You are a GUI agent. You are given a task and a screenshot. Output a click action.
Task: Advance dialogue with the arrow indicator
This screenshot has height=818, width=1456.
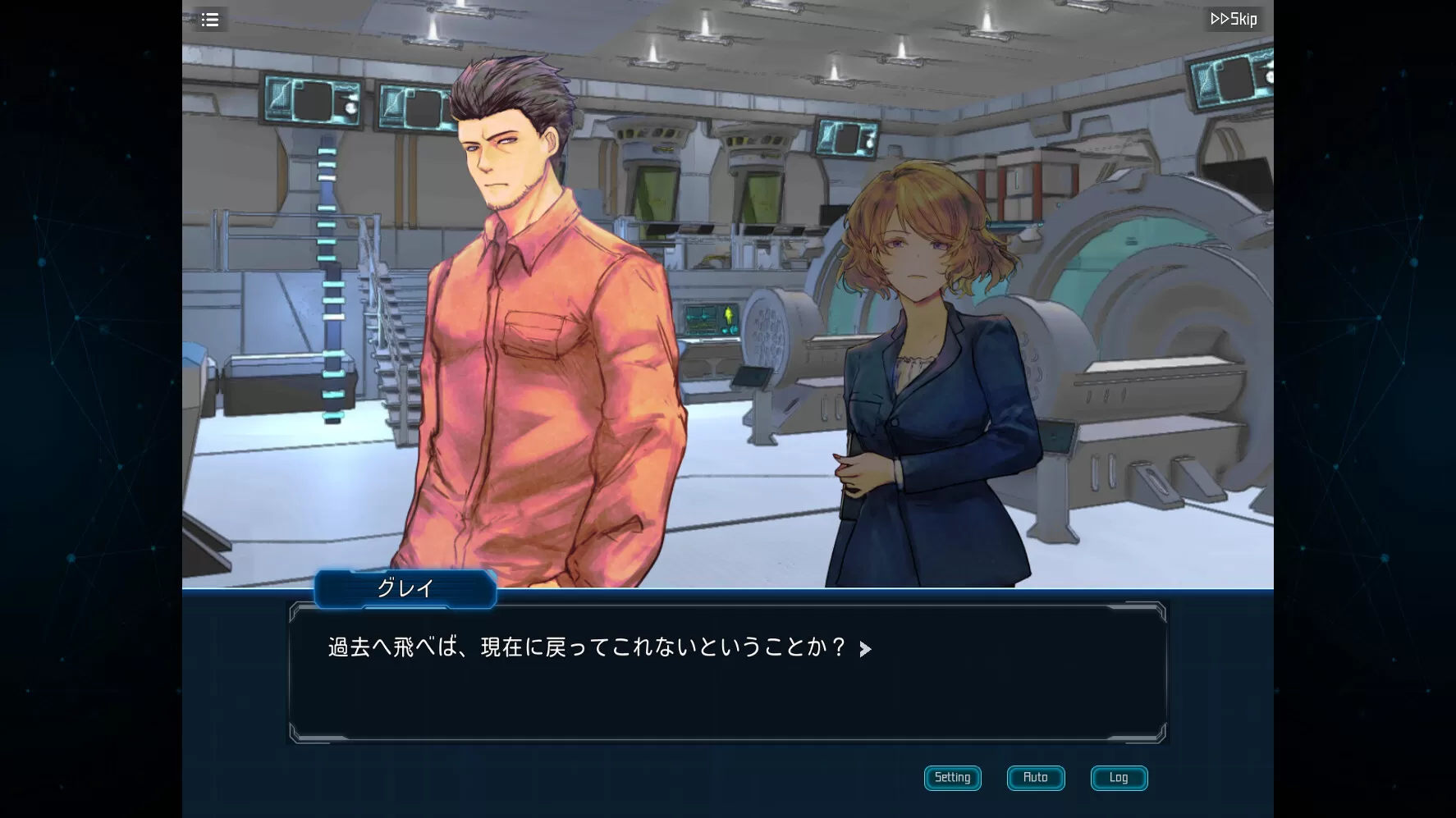865,650
